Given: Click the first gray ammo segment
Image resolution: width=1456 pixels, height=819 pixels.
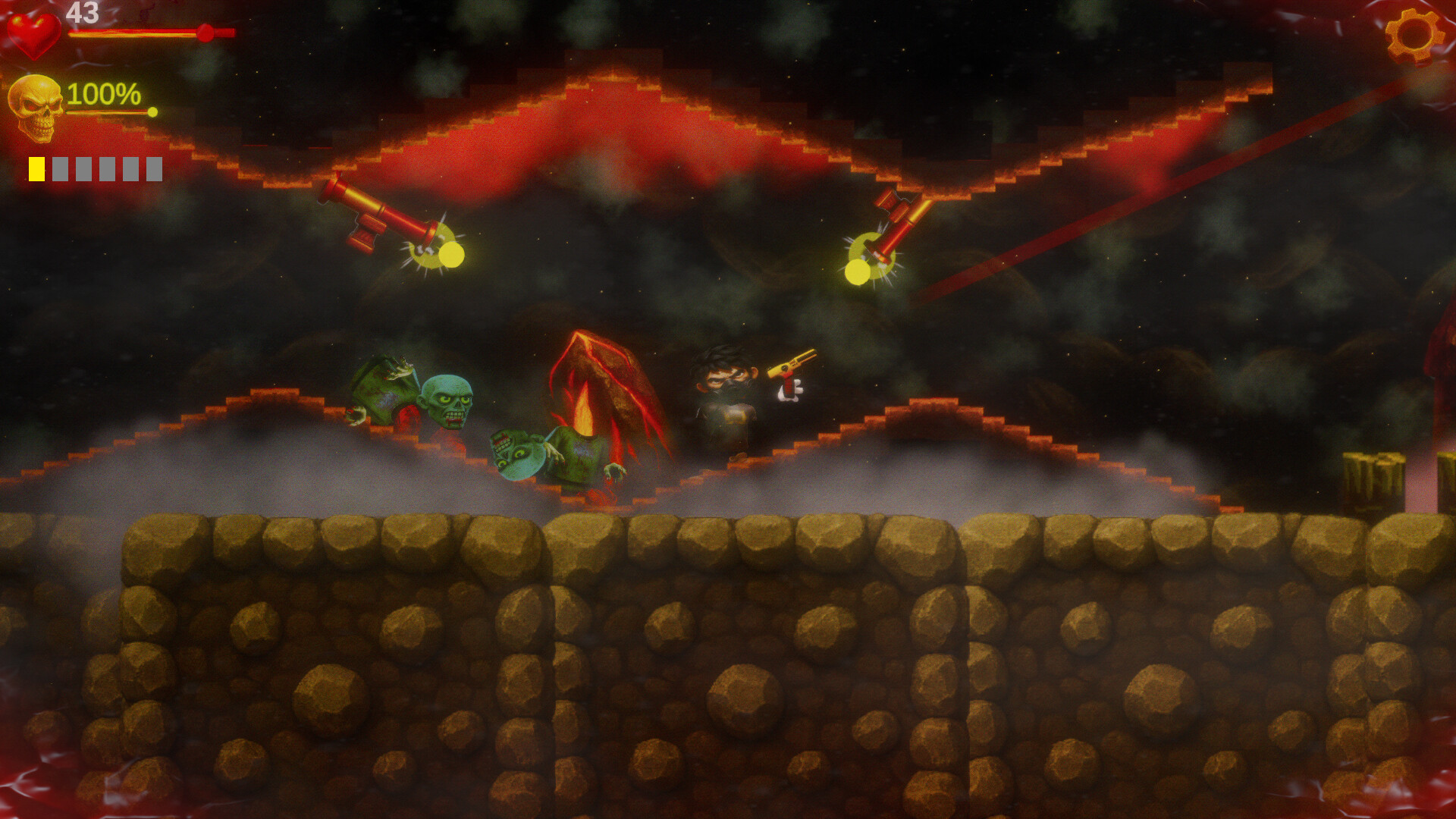Looking at the screenshot, I should click(61, 168).
